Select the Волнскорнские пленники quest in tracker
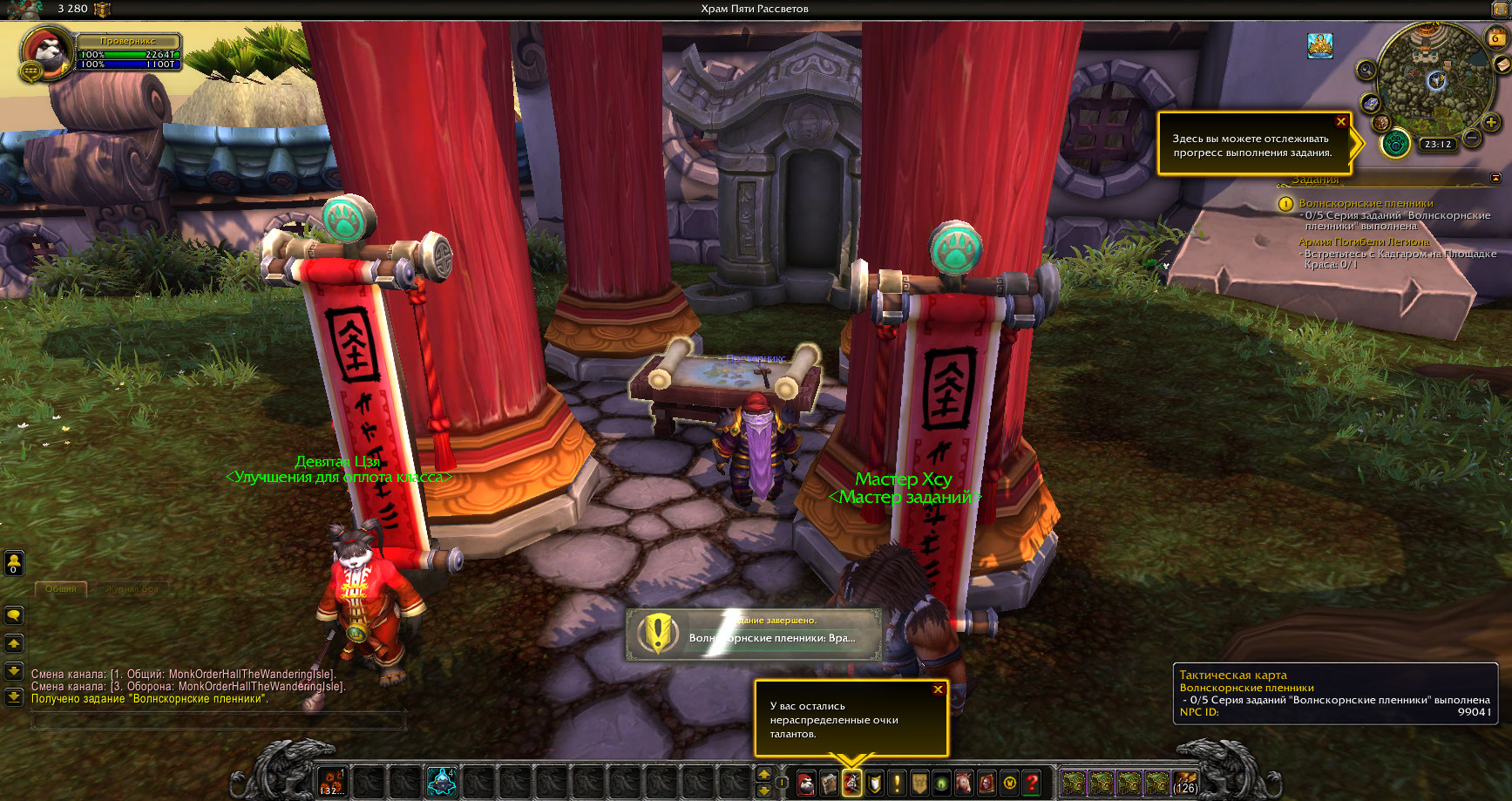Screen dimensions: 1512x801 tap(1365, 203)
